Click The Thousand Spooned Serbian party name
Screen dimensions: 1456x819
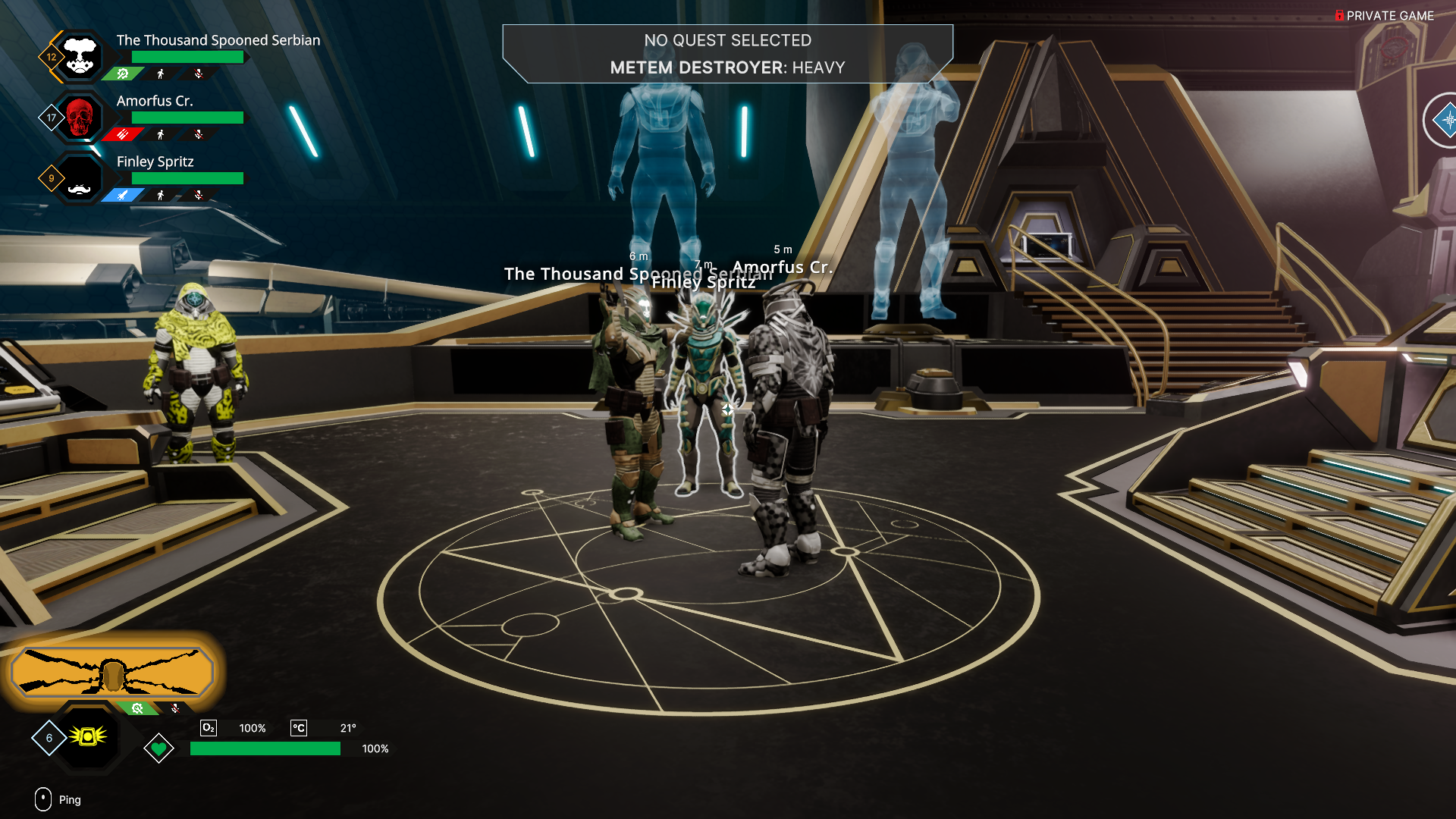218,40
